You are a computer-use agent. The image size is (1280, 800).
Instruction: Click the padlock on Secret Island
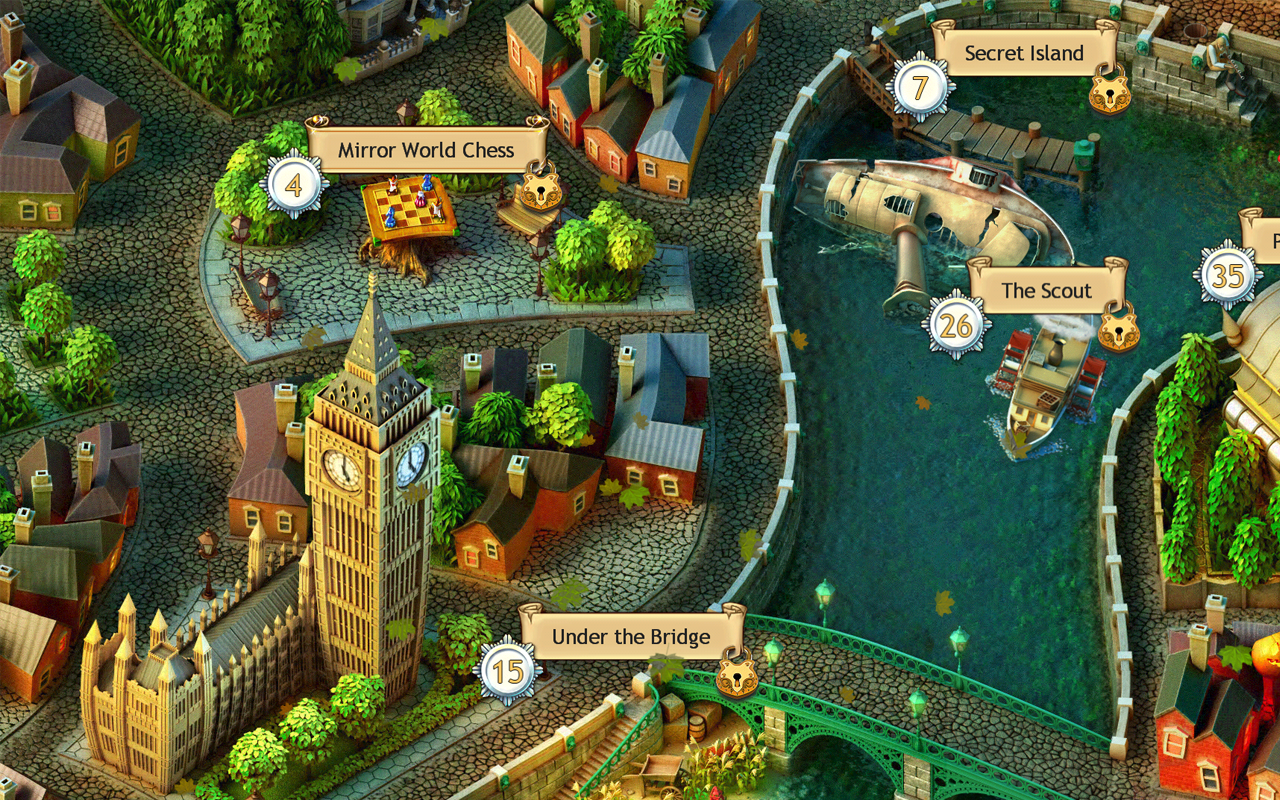click(1109, 90)
